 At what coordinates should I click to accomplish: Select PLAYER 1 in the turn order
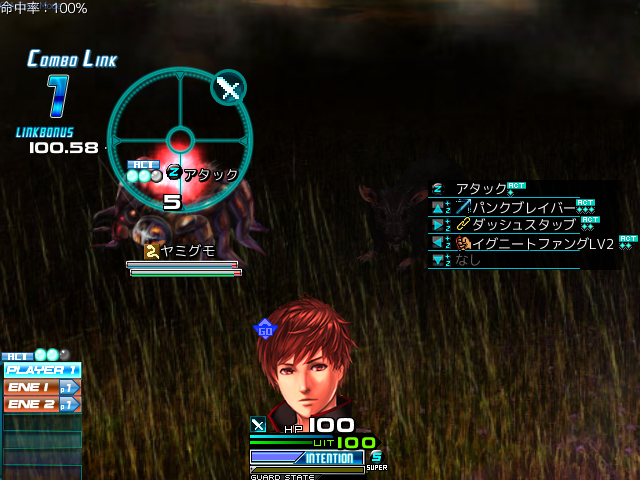click(x=41, y=370)
